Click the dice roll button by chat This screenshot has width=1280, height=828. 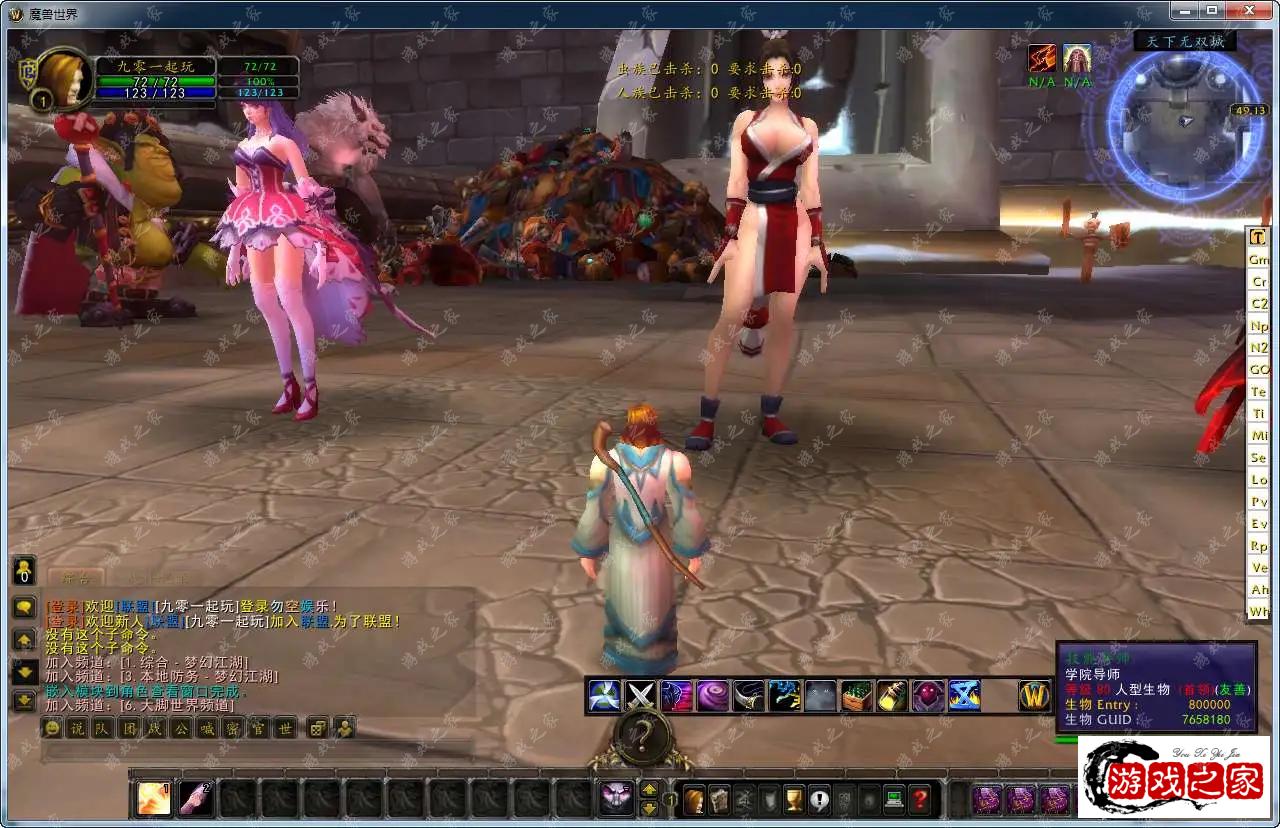click(316, 728)
